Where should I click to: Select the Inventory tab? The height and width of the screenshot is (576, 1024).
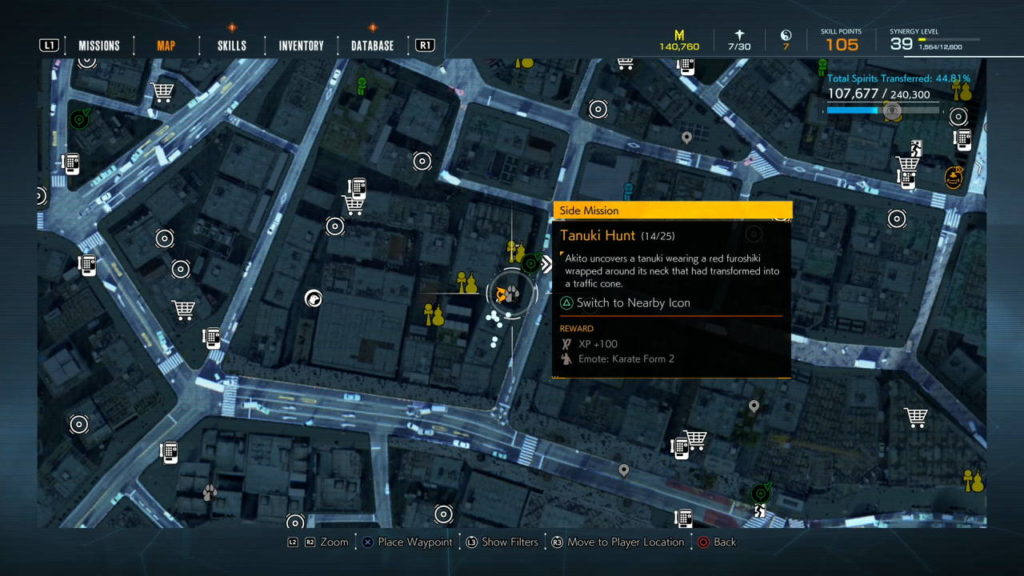point(301,45)
